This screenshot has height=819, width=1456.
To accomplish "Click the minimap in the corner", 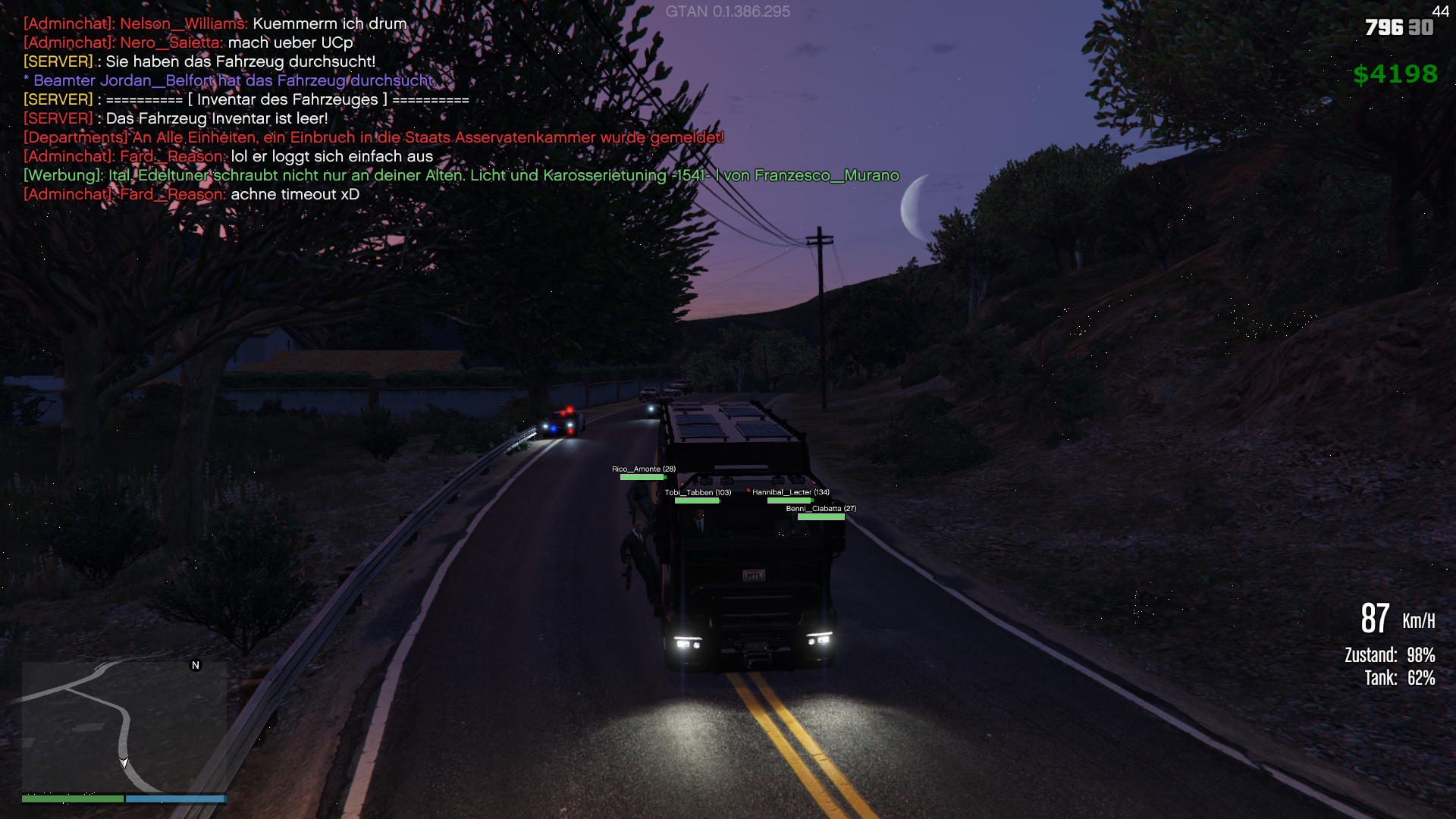I will [124, 726].
